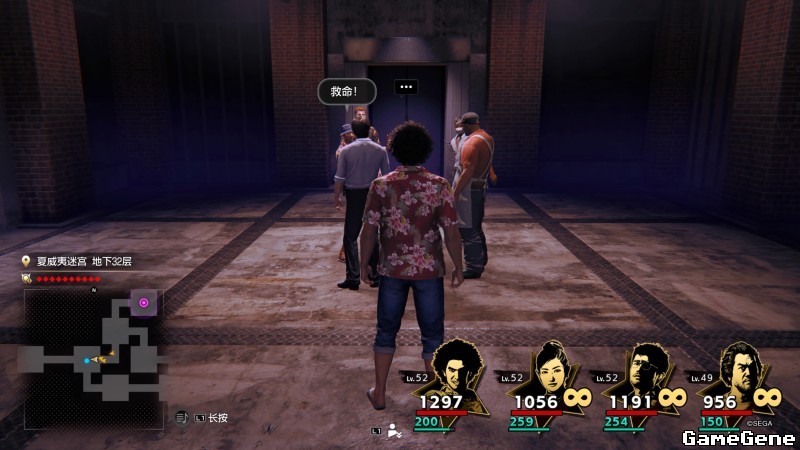Select the pink circle marker on minimap
Viewport: 800px width, 450px height.
point(144,302)
